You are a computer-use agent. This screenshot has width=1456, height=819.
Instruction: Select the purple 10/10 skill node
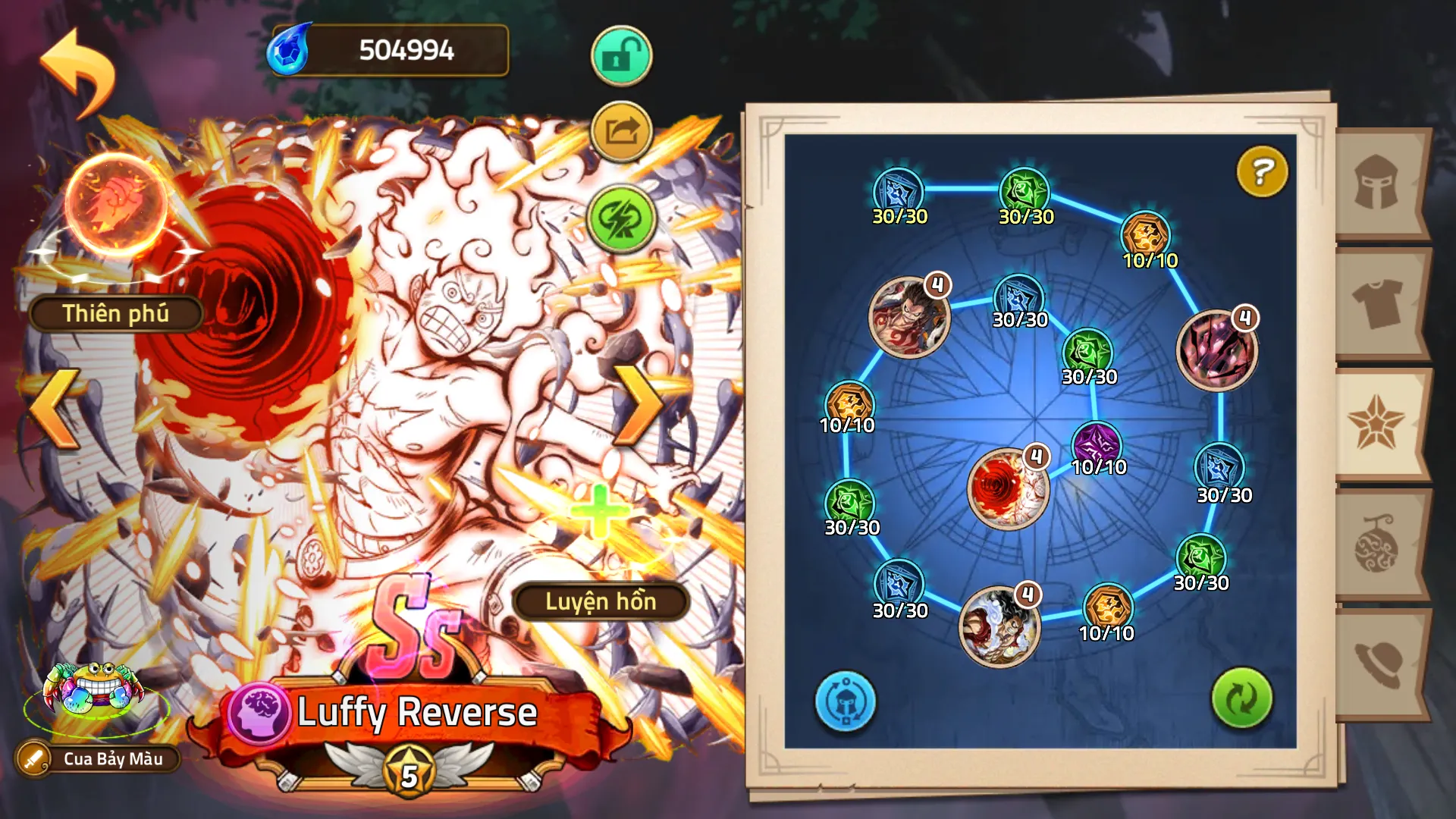[1097, 444]
